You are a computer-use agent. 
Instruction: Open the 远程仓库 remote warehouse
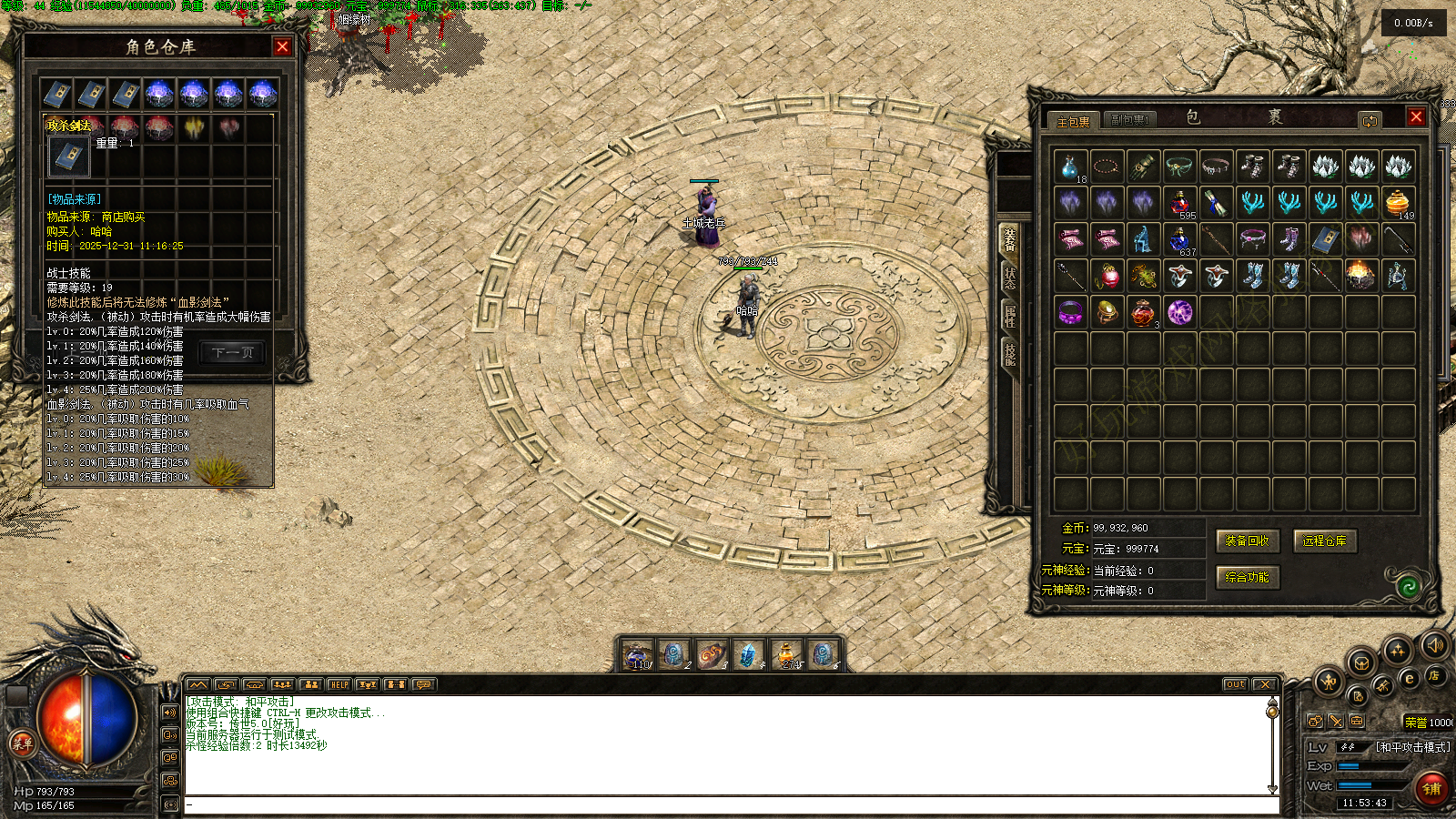[x=1324, y=541]
